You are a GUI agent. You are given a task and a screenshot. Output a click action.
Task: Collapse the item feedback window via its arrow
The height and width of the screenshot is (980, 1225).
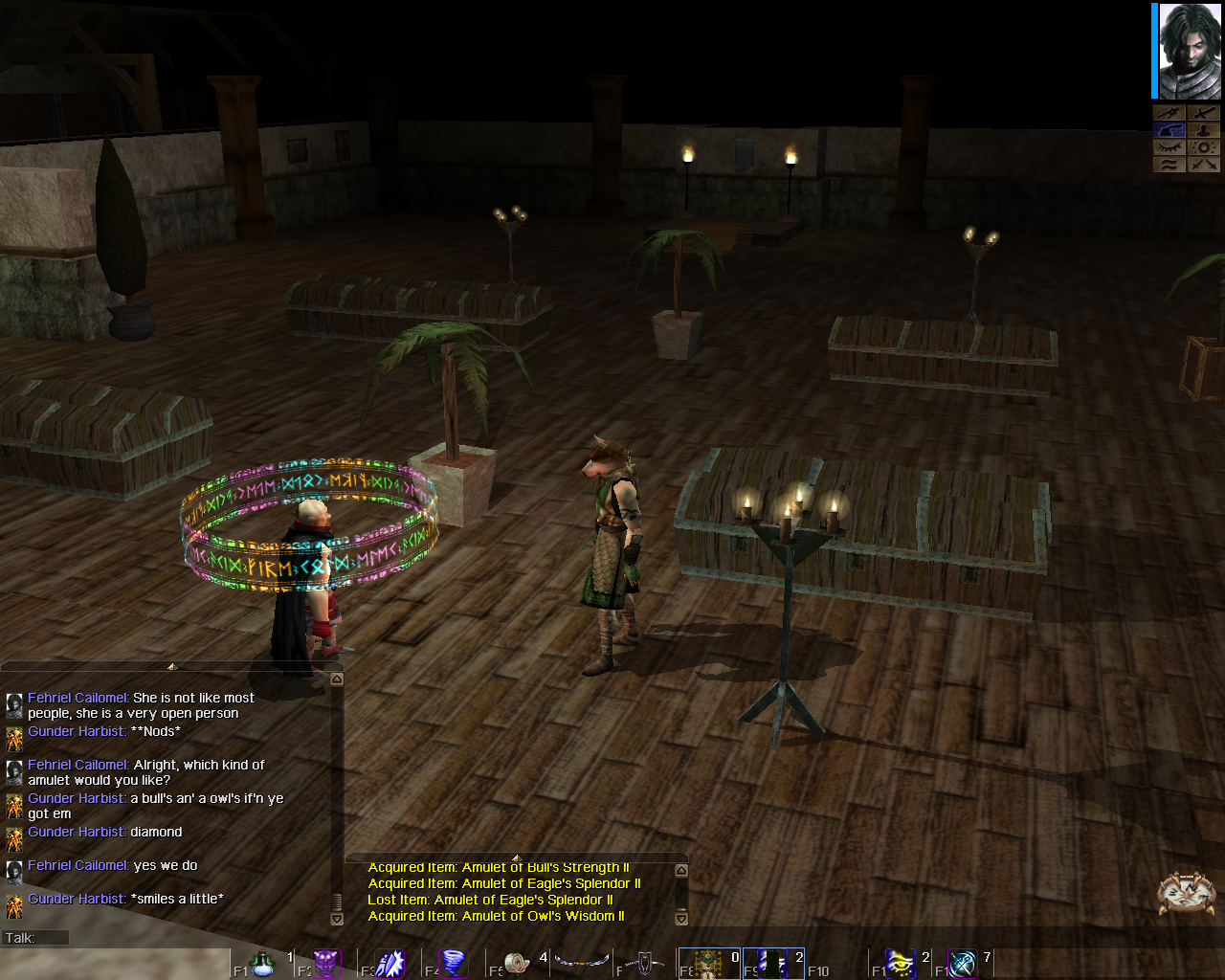click(680, 869)
